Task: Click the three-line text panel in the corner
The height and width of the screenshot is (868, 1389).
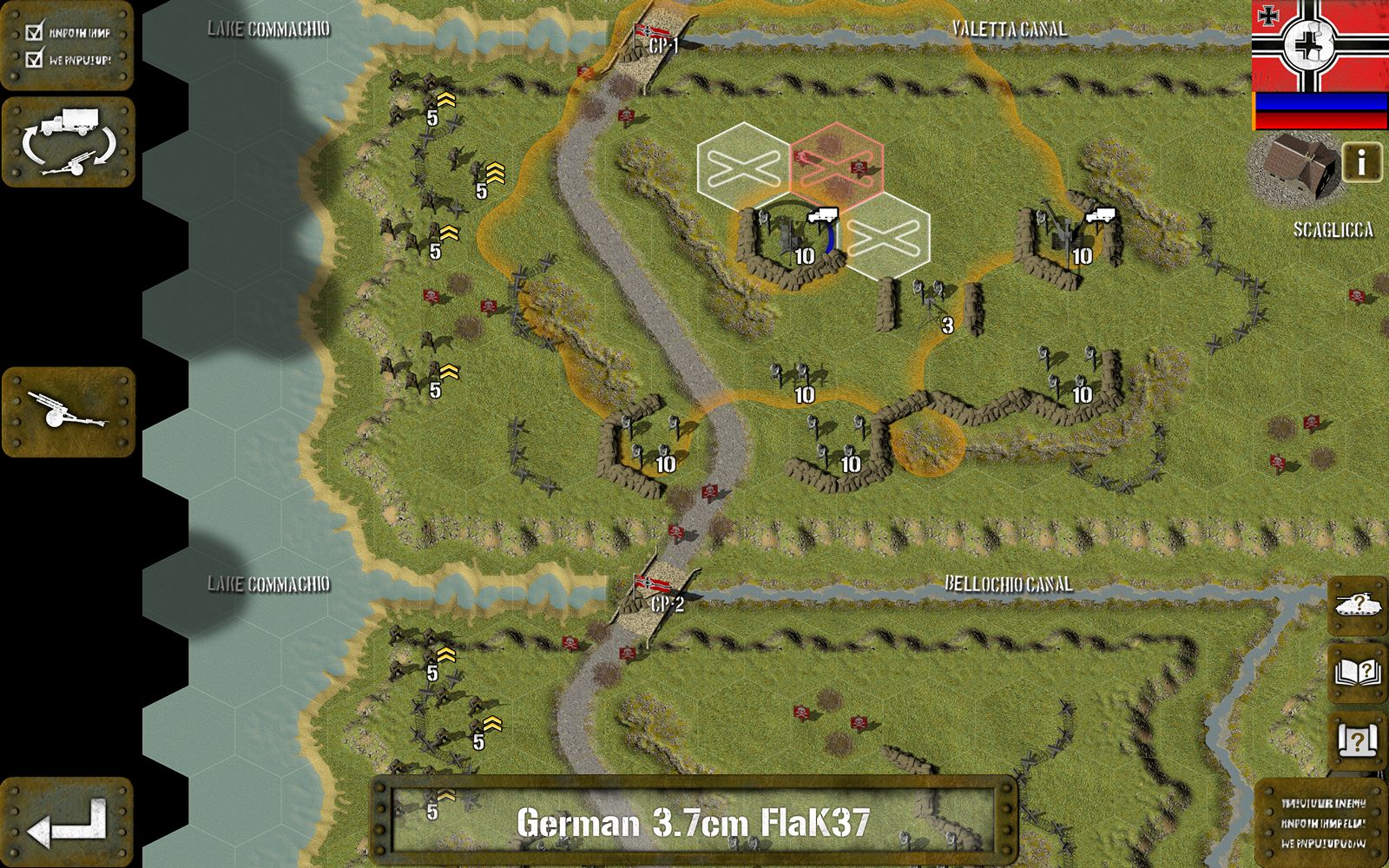Action: click(x=1322, y=823)
